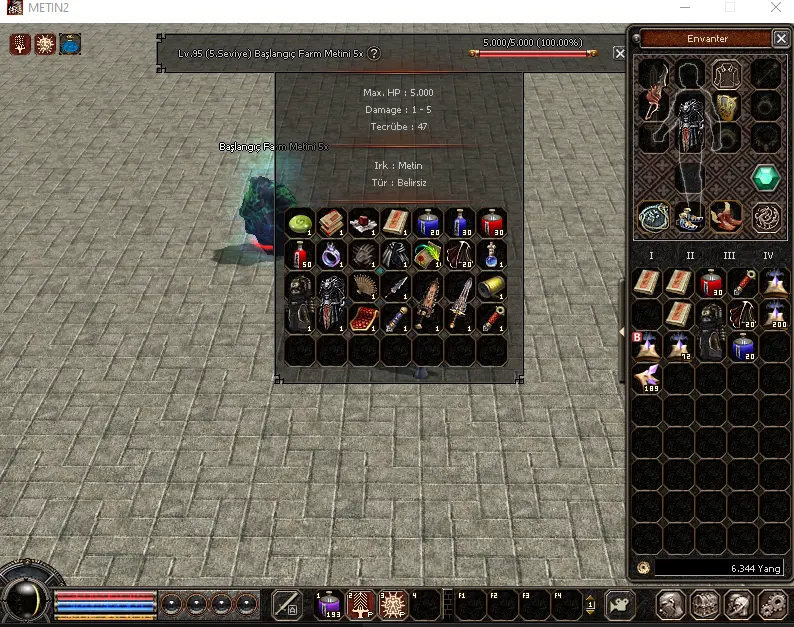Click the green slime drop item

point(299,222)
